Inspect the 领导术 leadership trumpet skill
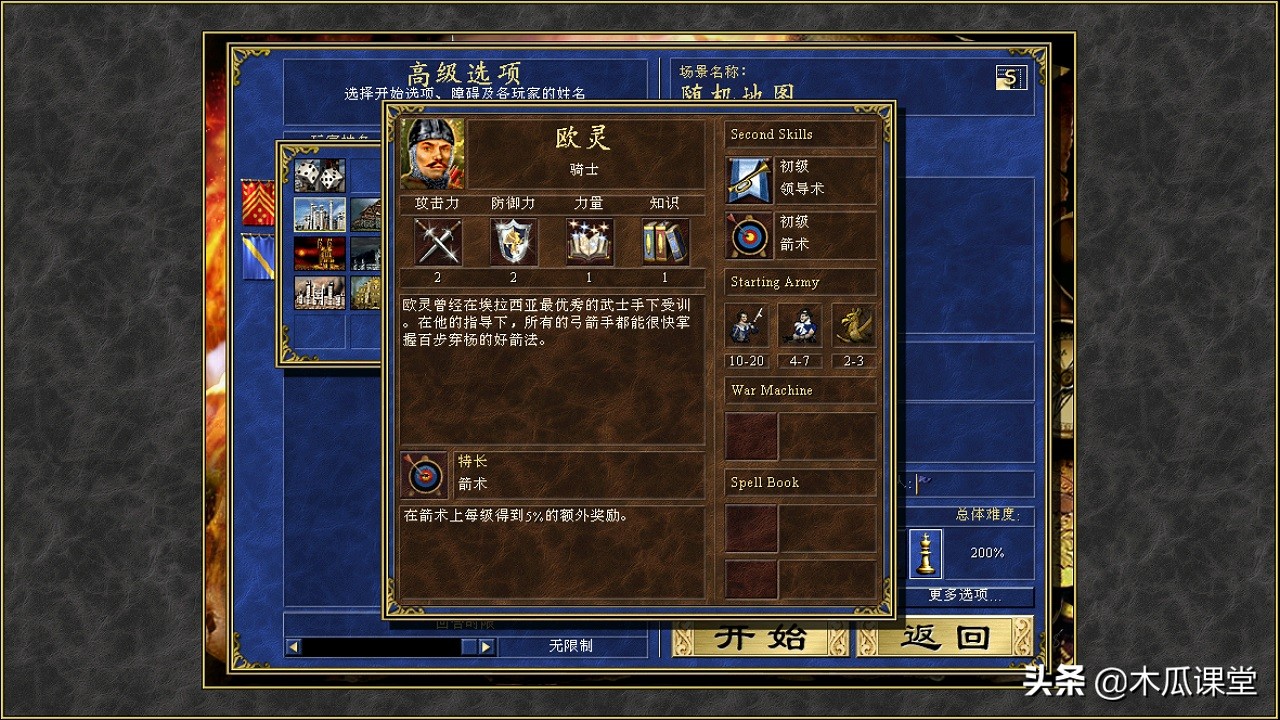Screen dimensions: 1280x720 [x=748, y=180]
